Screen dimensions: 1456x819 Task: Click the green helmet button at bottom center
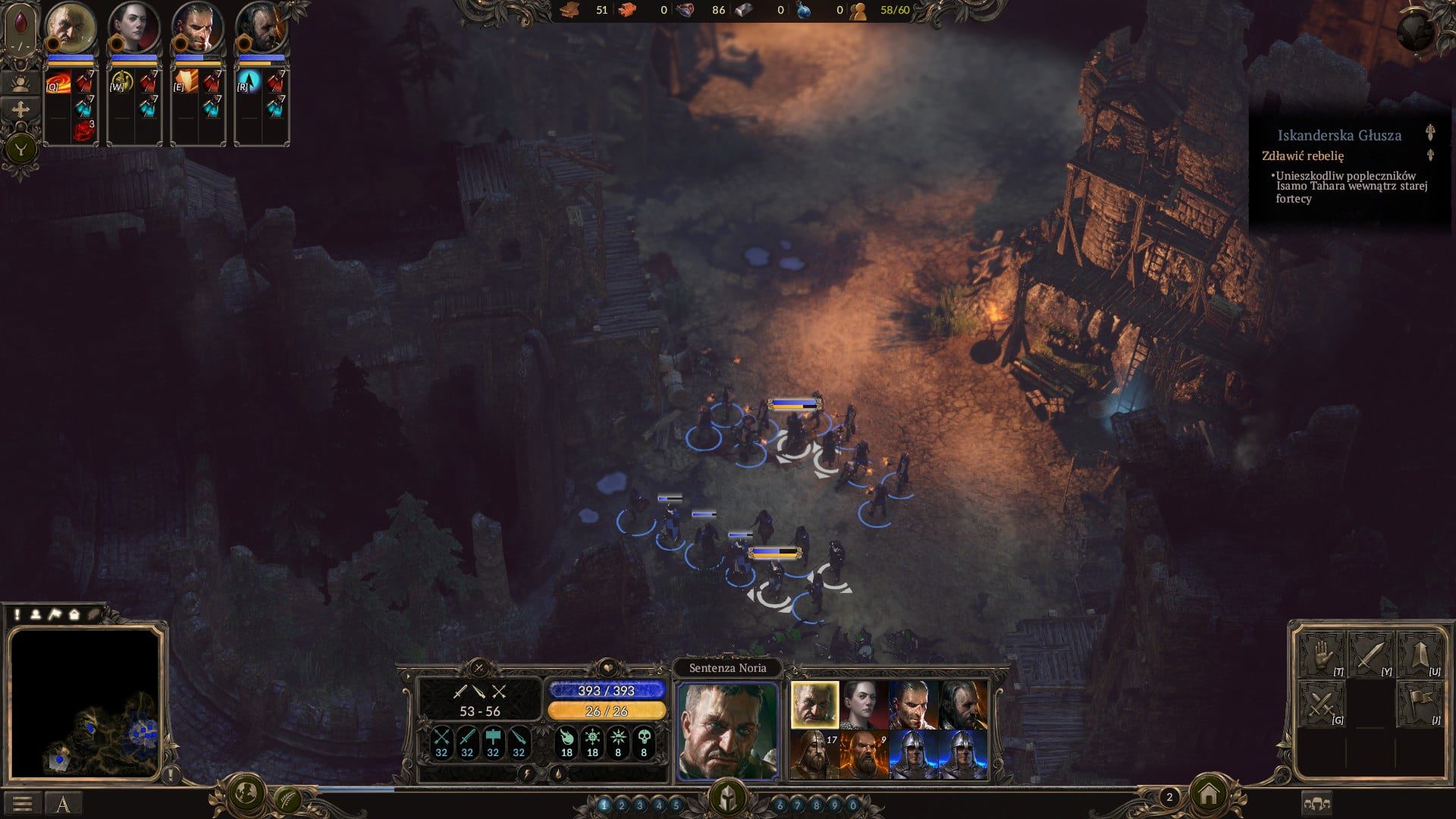coord(727,798)
